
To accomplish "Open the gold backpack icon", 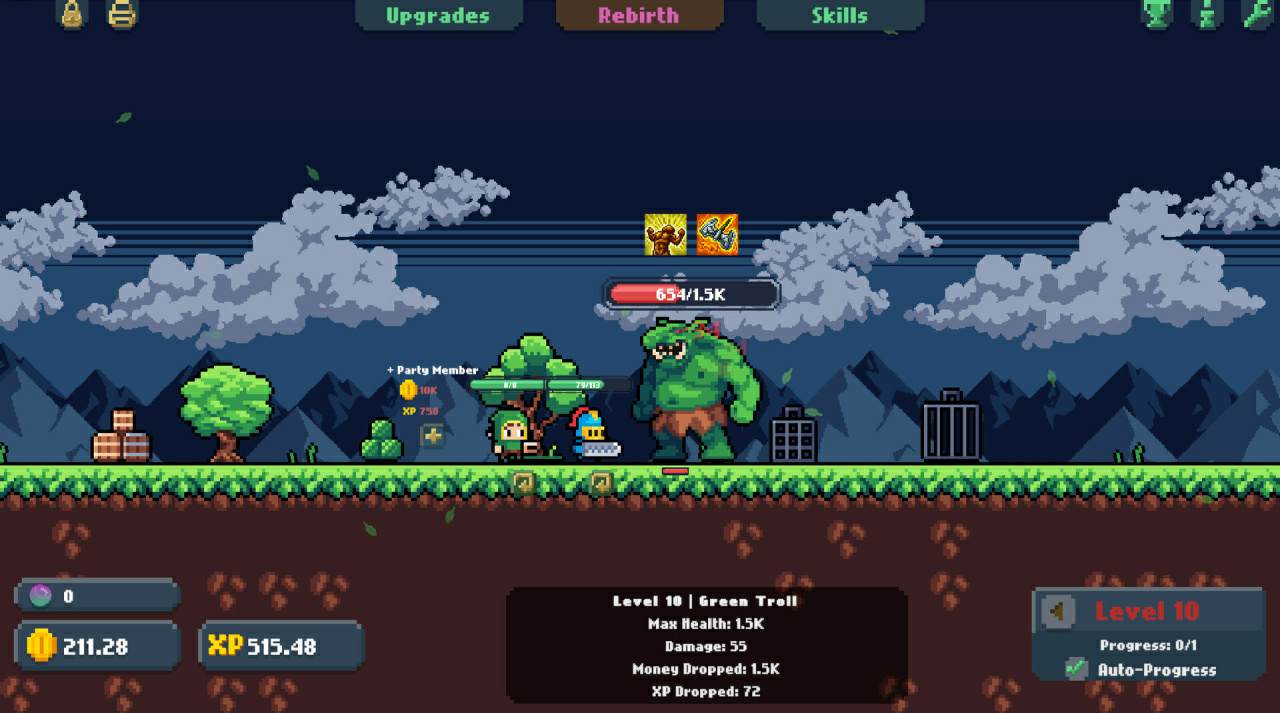I will point(122,13).
